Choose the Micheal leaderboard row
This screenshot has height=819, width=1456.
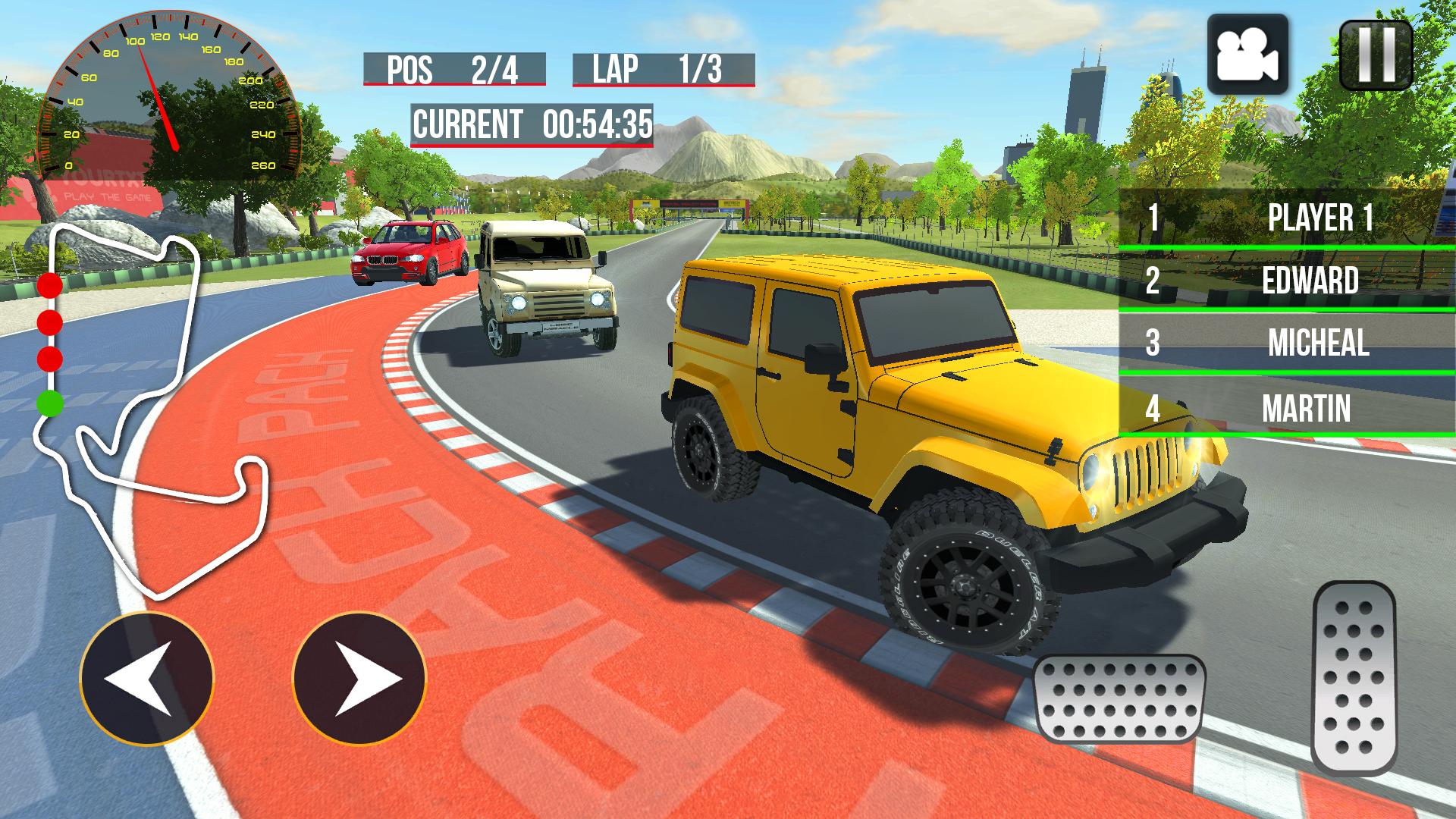[1286, 343]
